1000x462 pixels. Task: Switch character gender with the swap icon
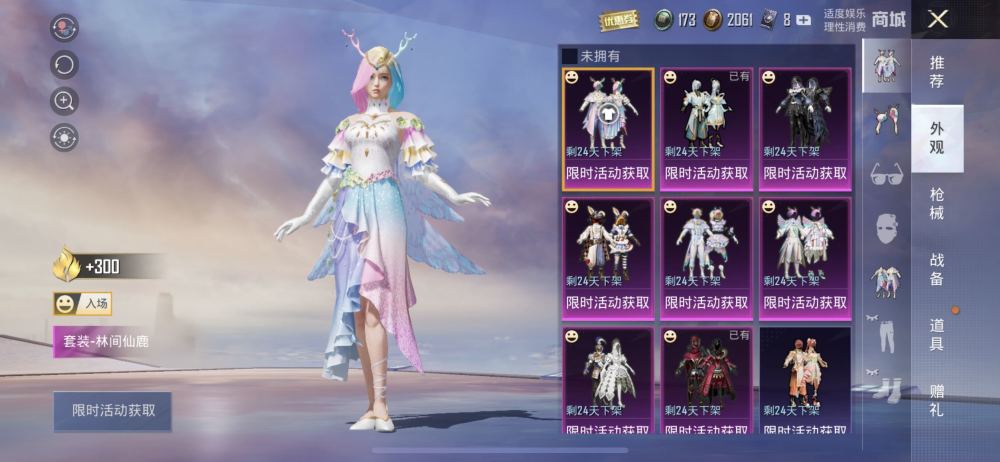pos(64,28)
